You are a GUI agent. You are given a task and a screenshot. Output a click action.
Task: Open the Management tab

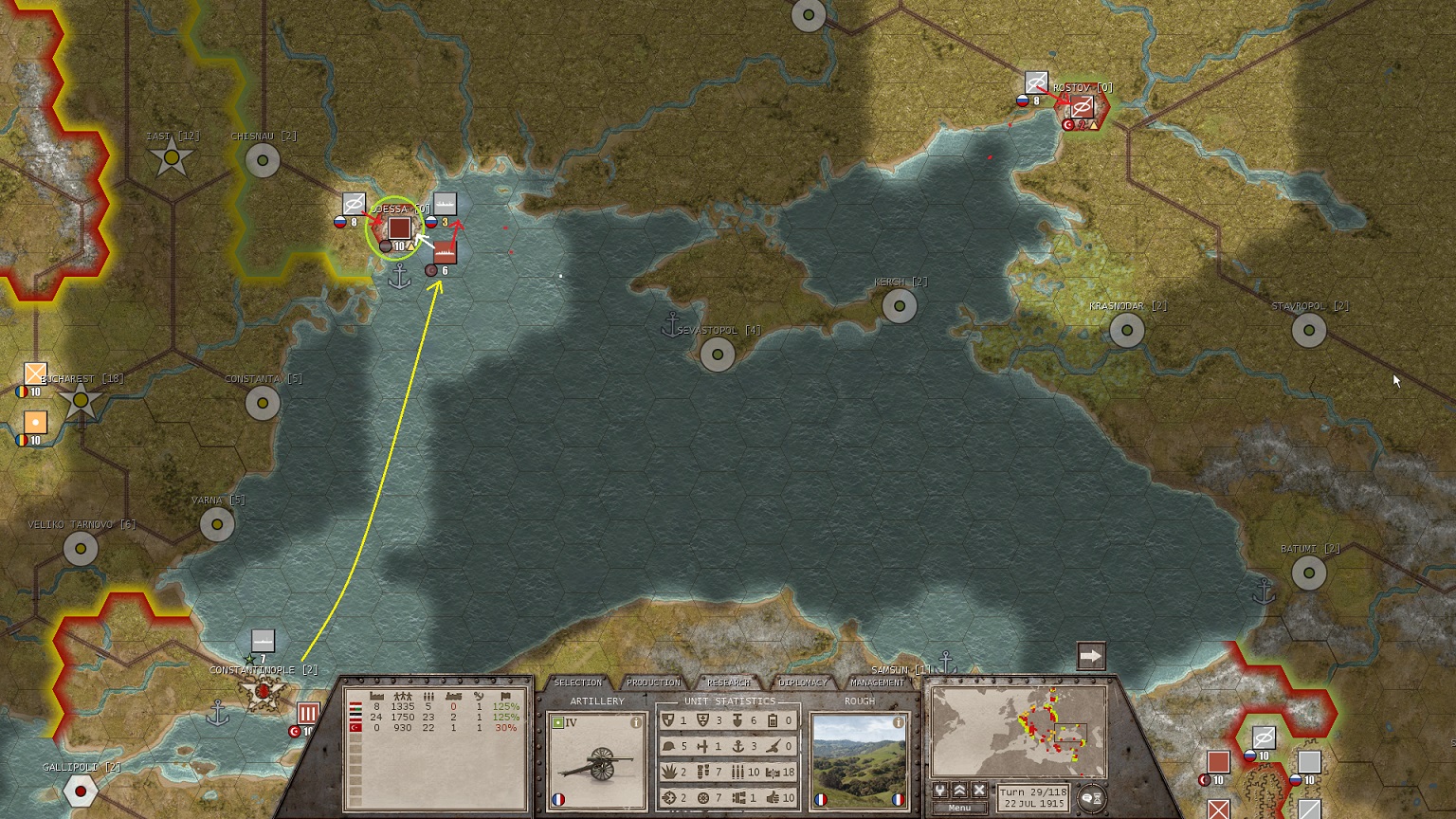[878, 682]
